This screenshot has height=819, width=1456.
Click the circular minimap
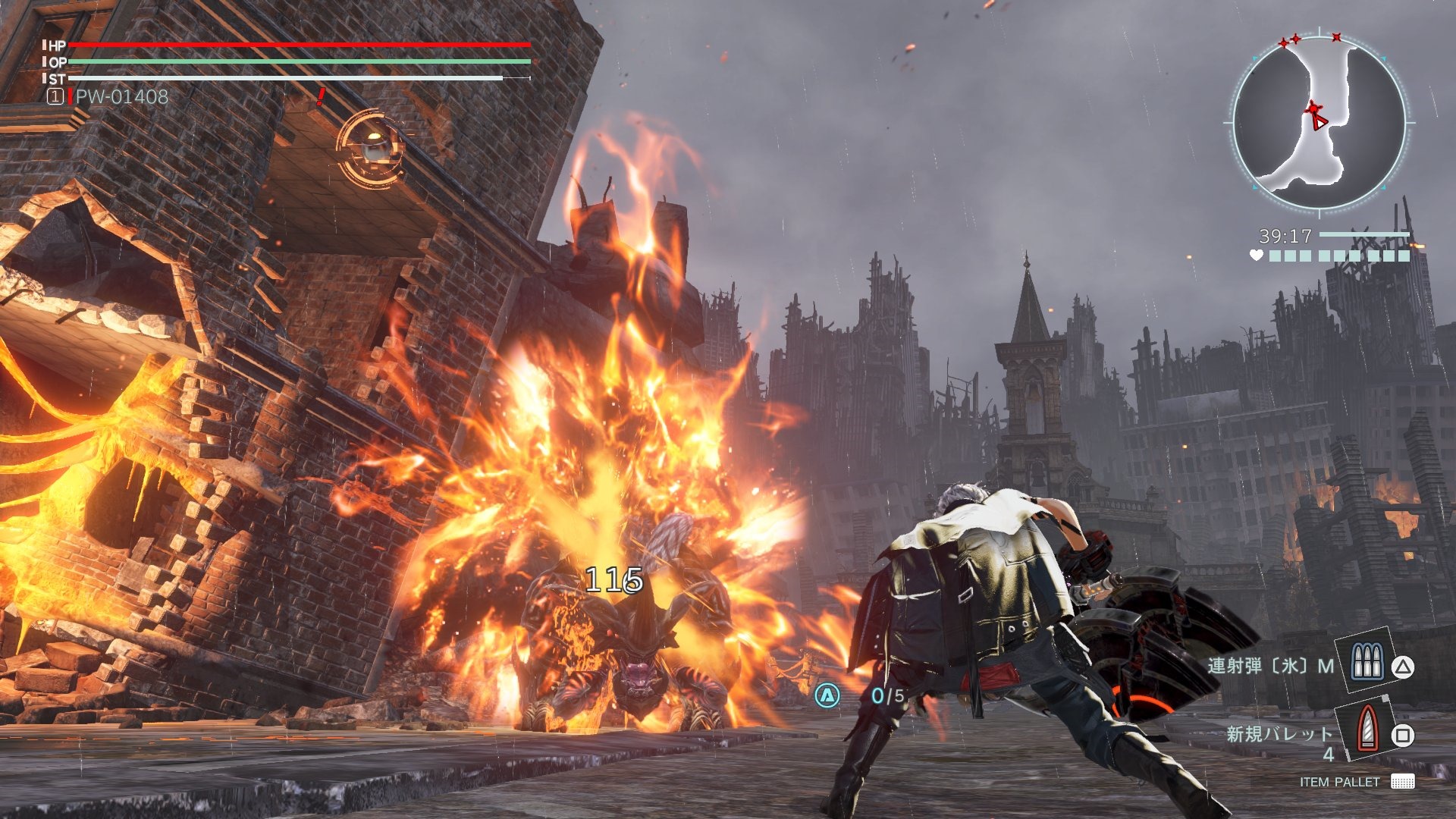1319,123
